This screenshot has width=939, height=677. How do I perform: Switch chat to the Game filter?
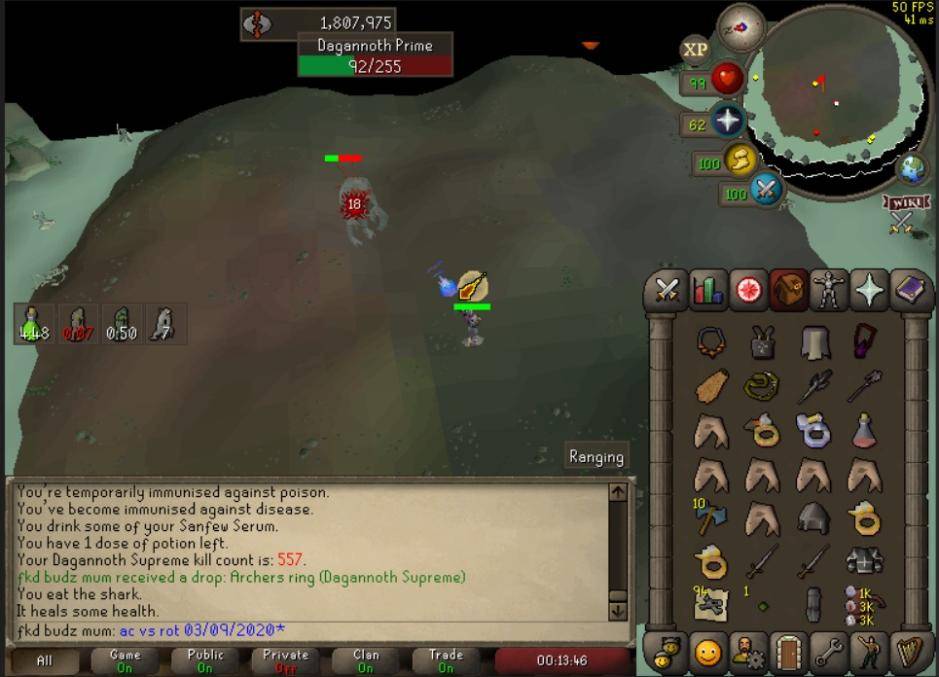(x=125, y=660)
